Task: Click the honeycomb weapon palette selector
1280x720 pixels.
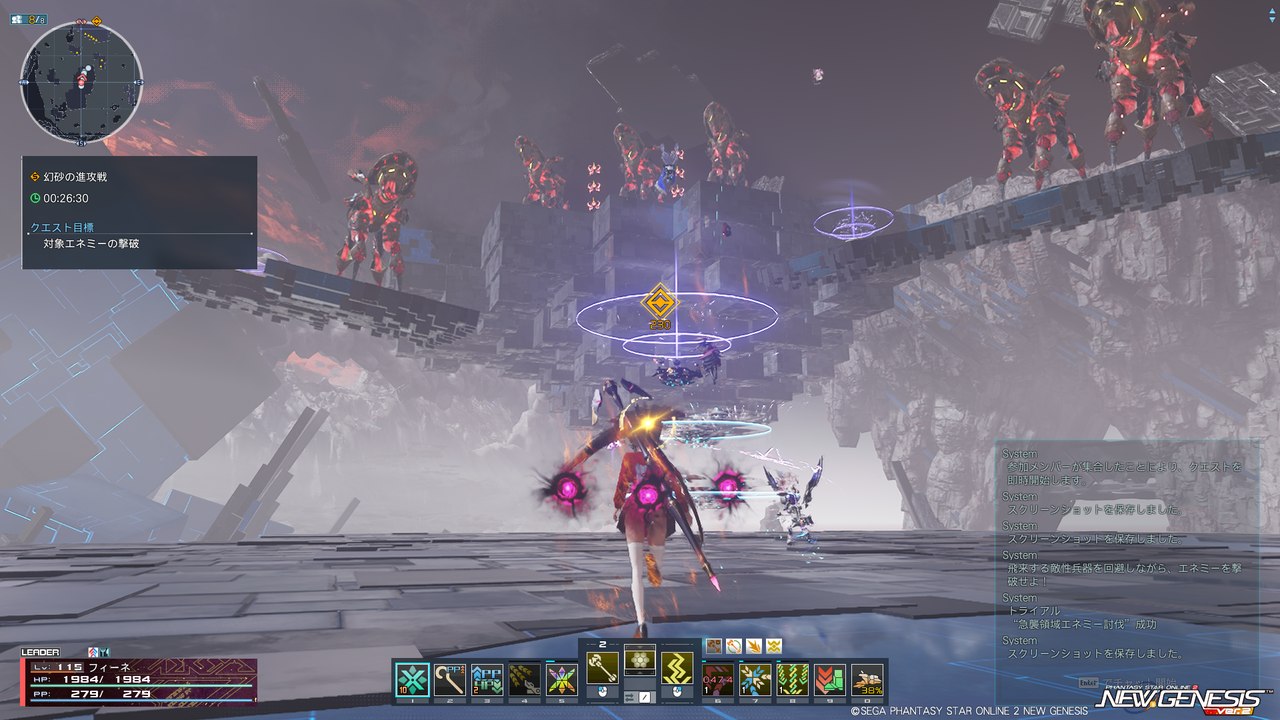Action: click(x=640, y=660)
